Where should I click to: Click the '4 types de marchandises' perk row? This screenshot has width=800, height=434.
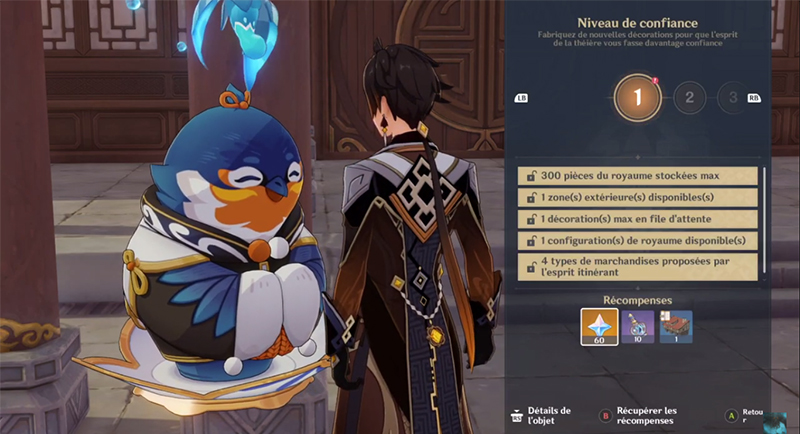coord(637,265)
